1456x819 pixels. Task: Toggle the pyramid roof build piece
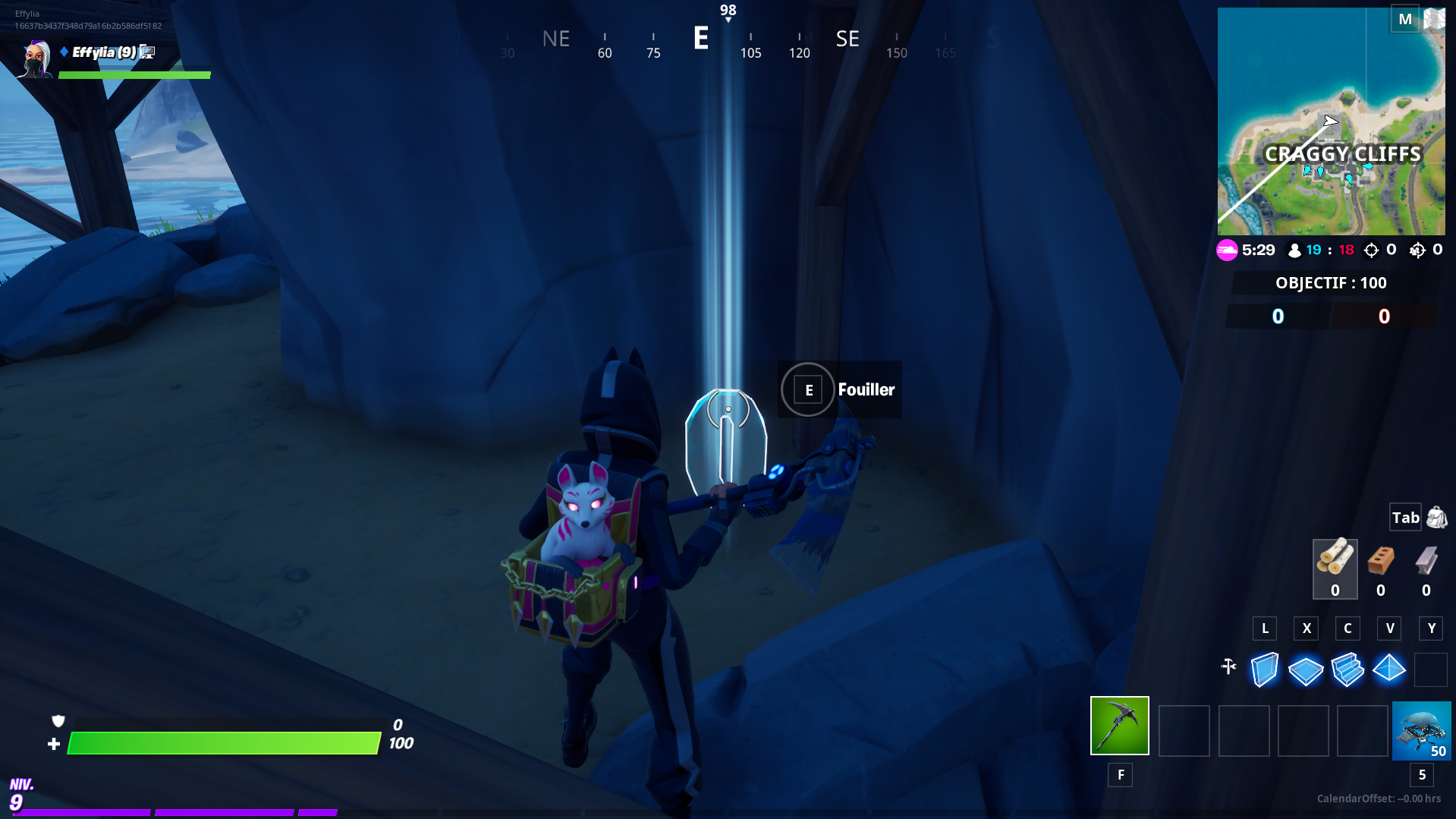tap(1389, 669)
